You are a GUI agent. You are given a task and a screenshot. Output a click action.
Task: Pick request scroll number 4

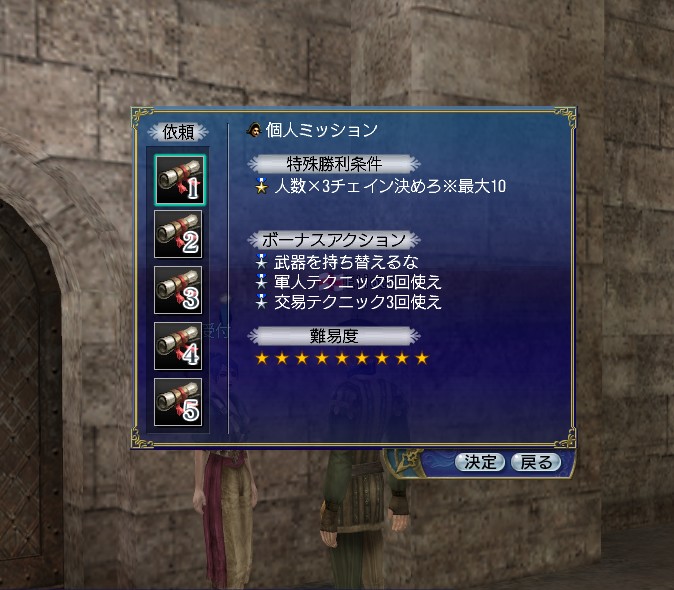pyautogui.click(x=179, y=345)
